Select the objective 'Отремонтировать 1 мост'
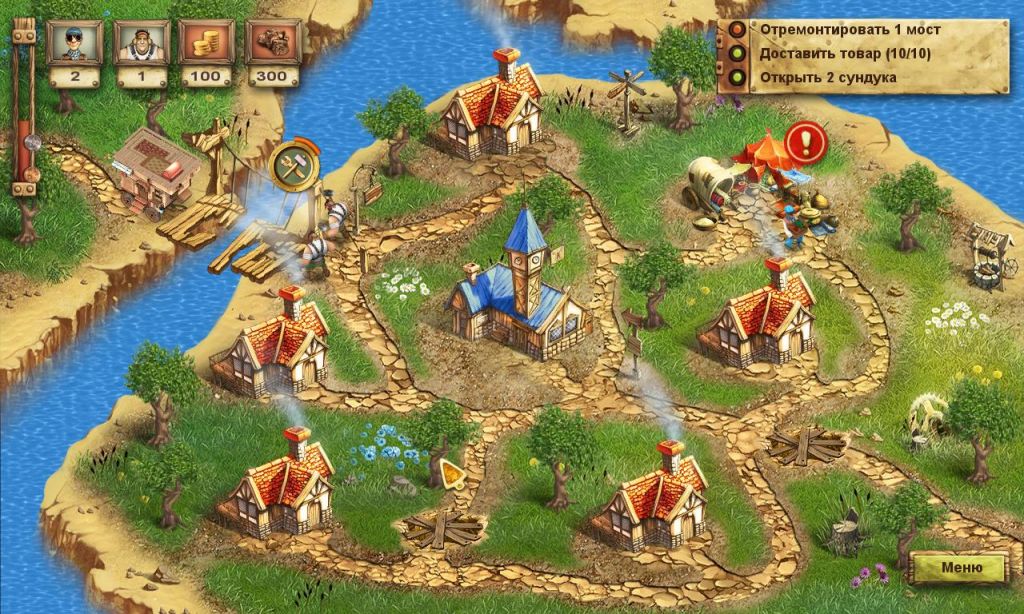The image size is (1024, 614). point(849,29)
